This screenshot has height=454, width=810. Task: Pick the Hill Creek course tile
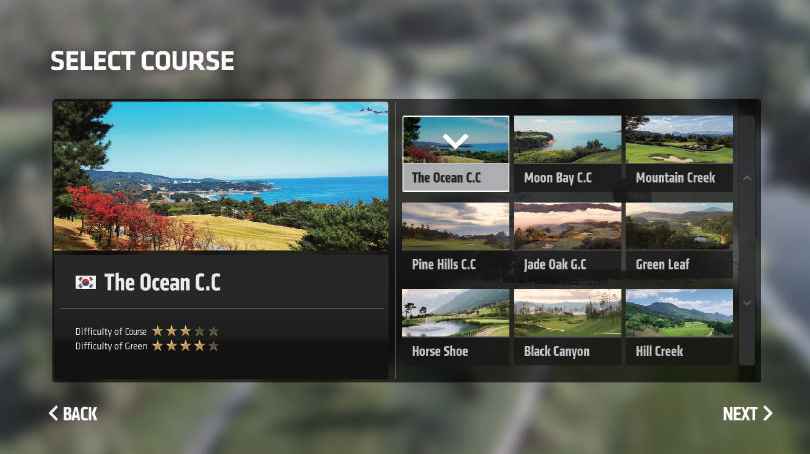pyautogui.click(x=679, y=326)
